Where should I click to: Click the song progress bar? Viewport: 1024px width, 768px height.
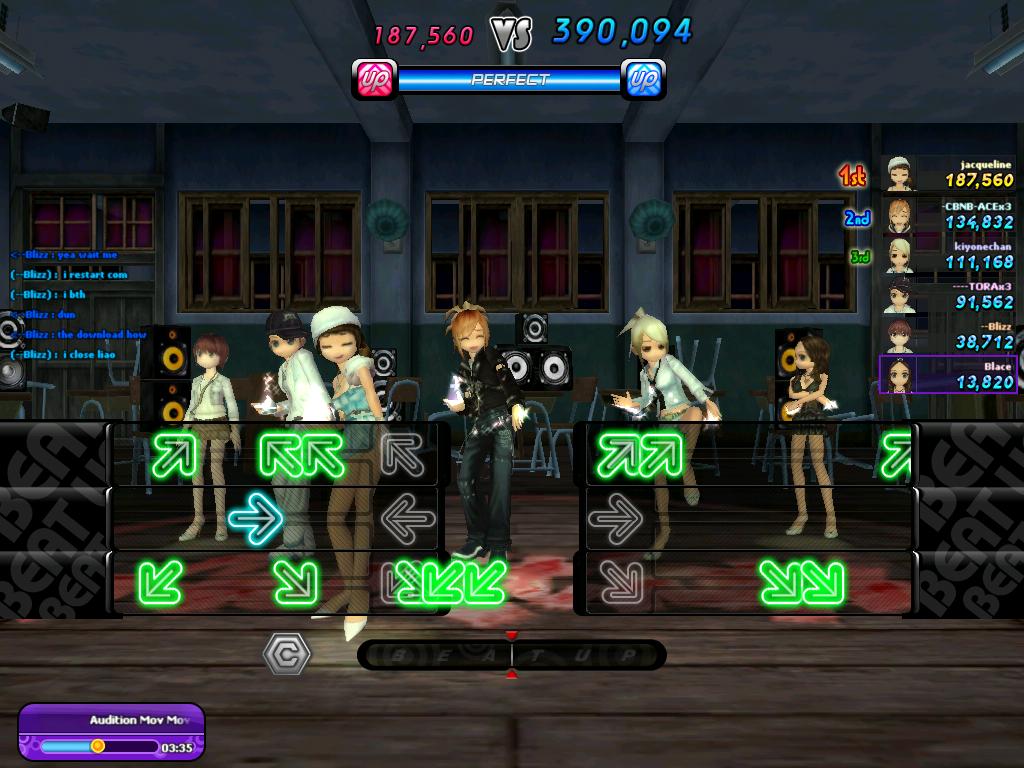99,746
